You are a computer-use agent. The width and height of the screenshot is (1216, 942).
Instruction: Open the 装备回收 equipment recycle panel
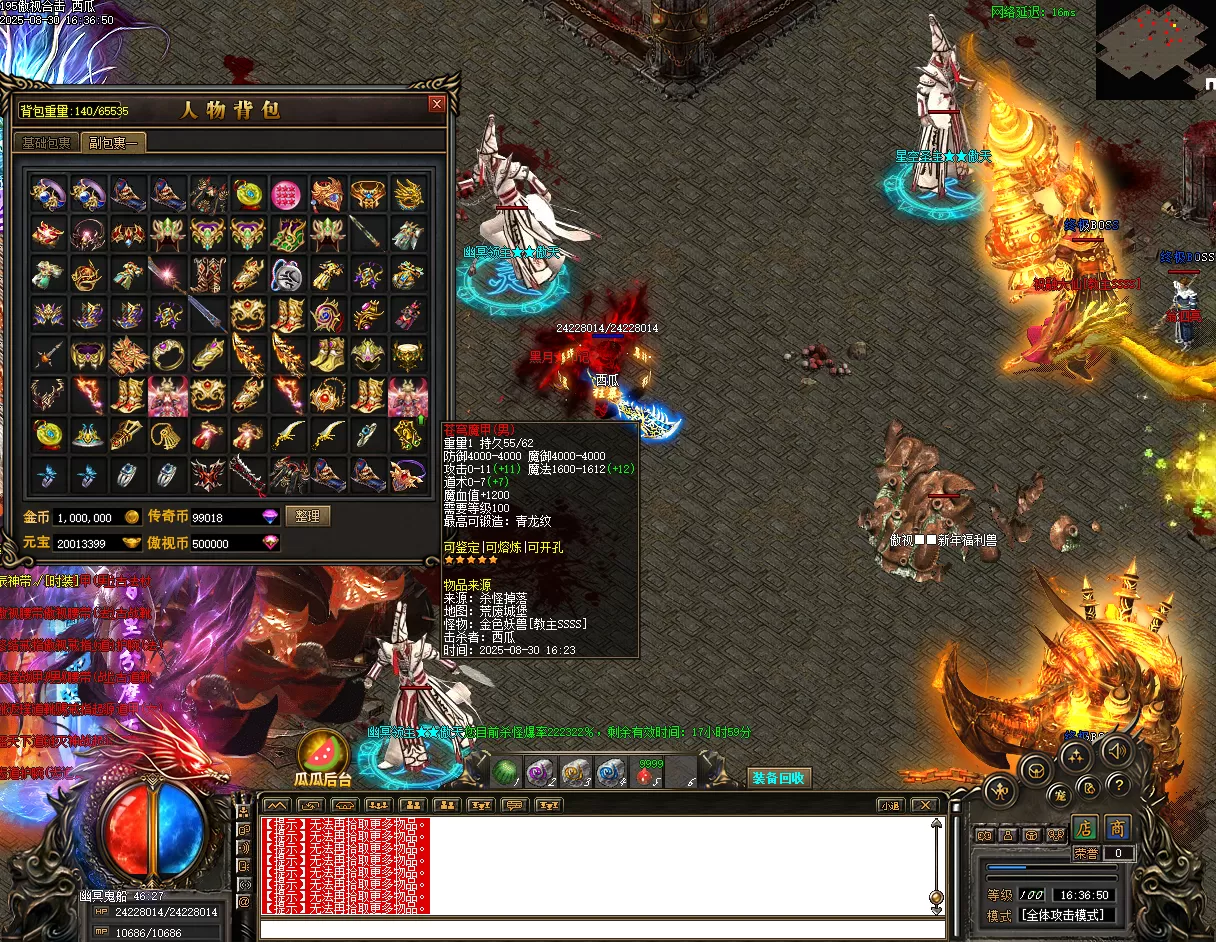click(x=779, y=777)
